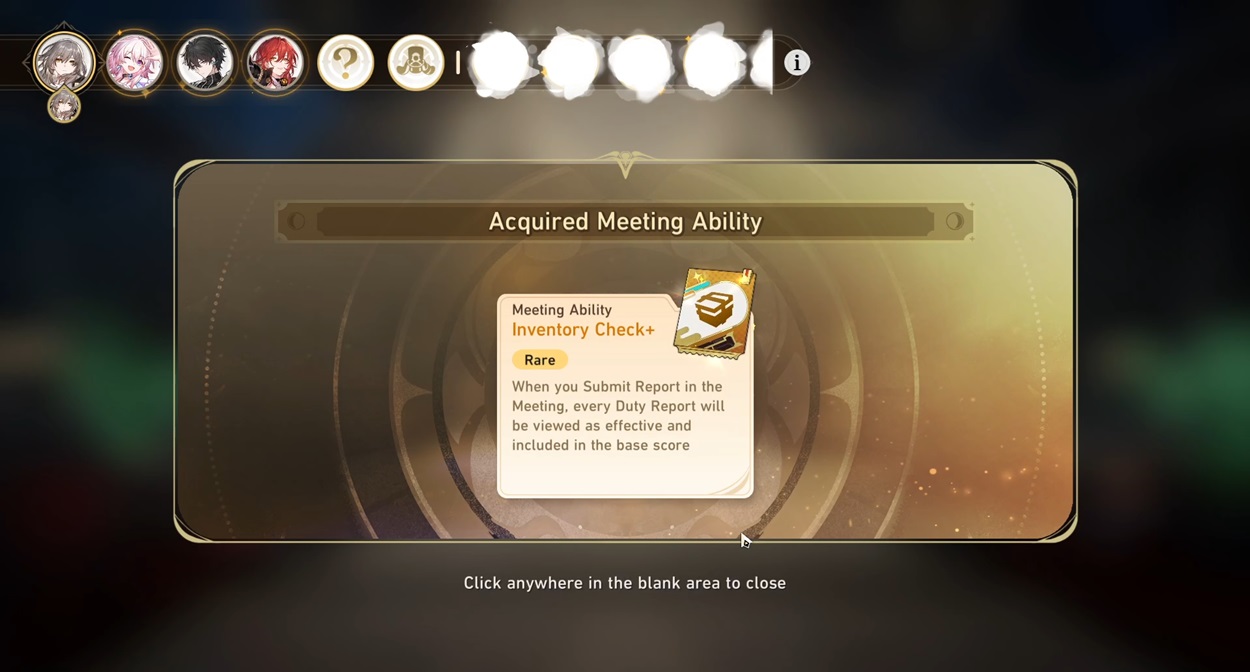Image resolution: width=1250 pixels, height=672 pixels.
Task: Select the pink-haired March 7th portrait
Action: tap(134, 62)
